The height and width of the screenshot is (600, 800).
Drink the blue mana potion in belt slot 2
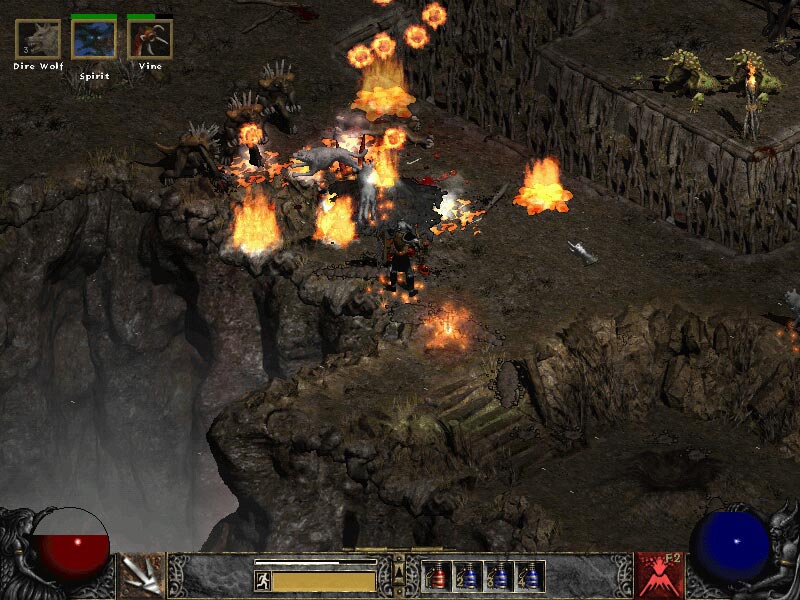468,576
